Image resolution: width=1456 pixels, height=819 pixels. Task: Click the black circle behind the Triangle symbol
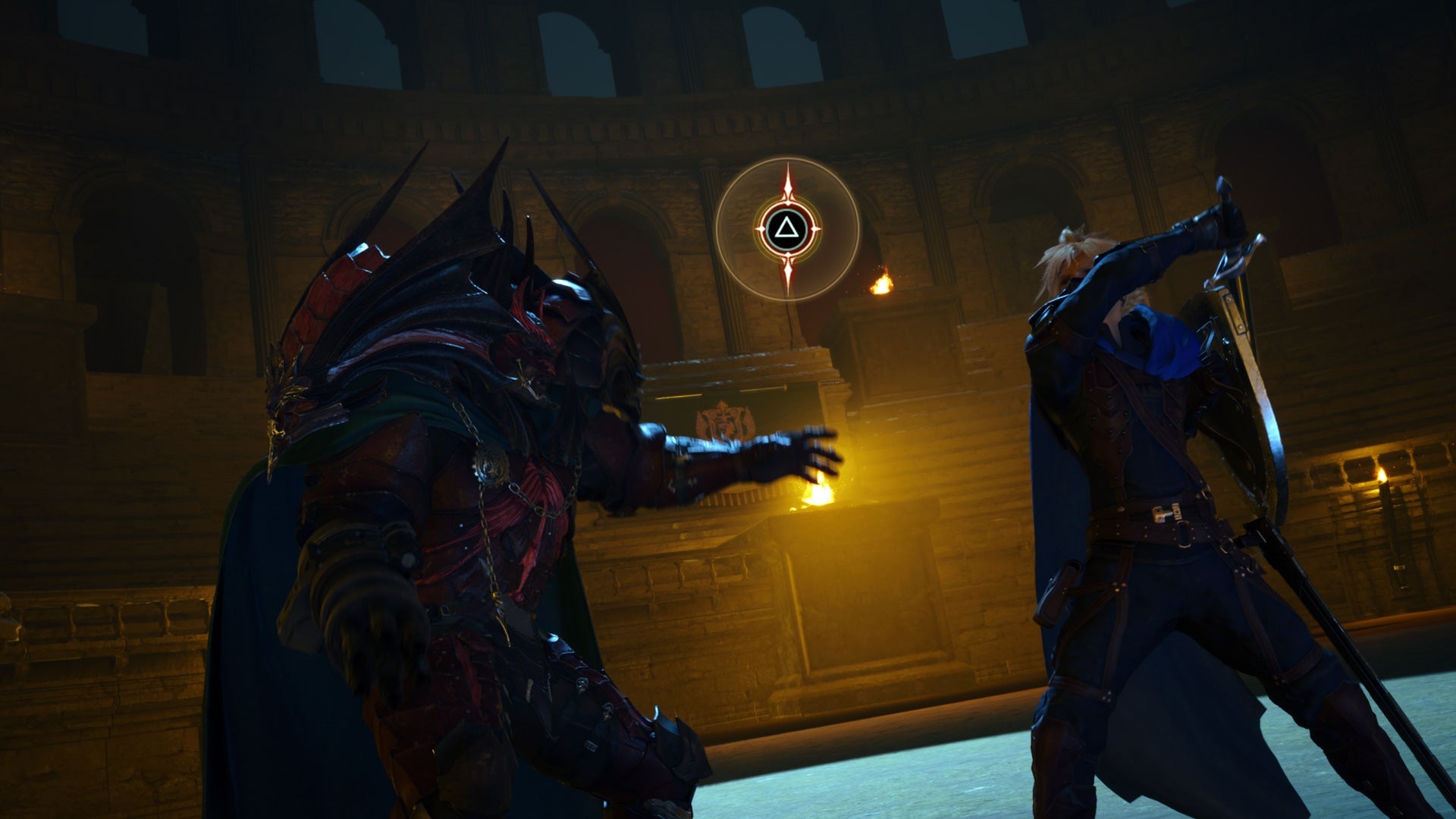click(788, 229)
